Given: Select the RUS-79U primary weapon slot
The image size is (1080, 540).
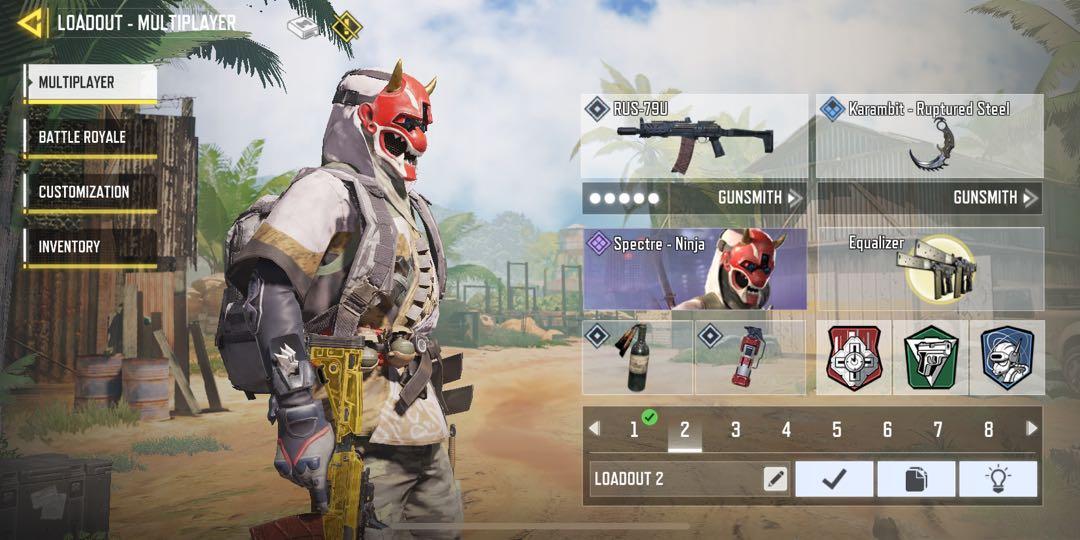Looking at the screenshot, I should tap(694, 137).
